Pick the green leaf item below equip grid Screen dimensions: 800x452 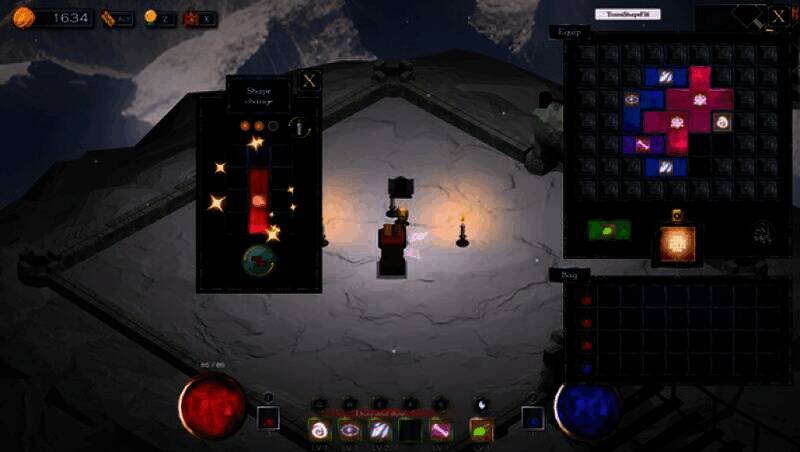(x=609, y=230)
